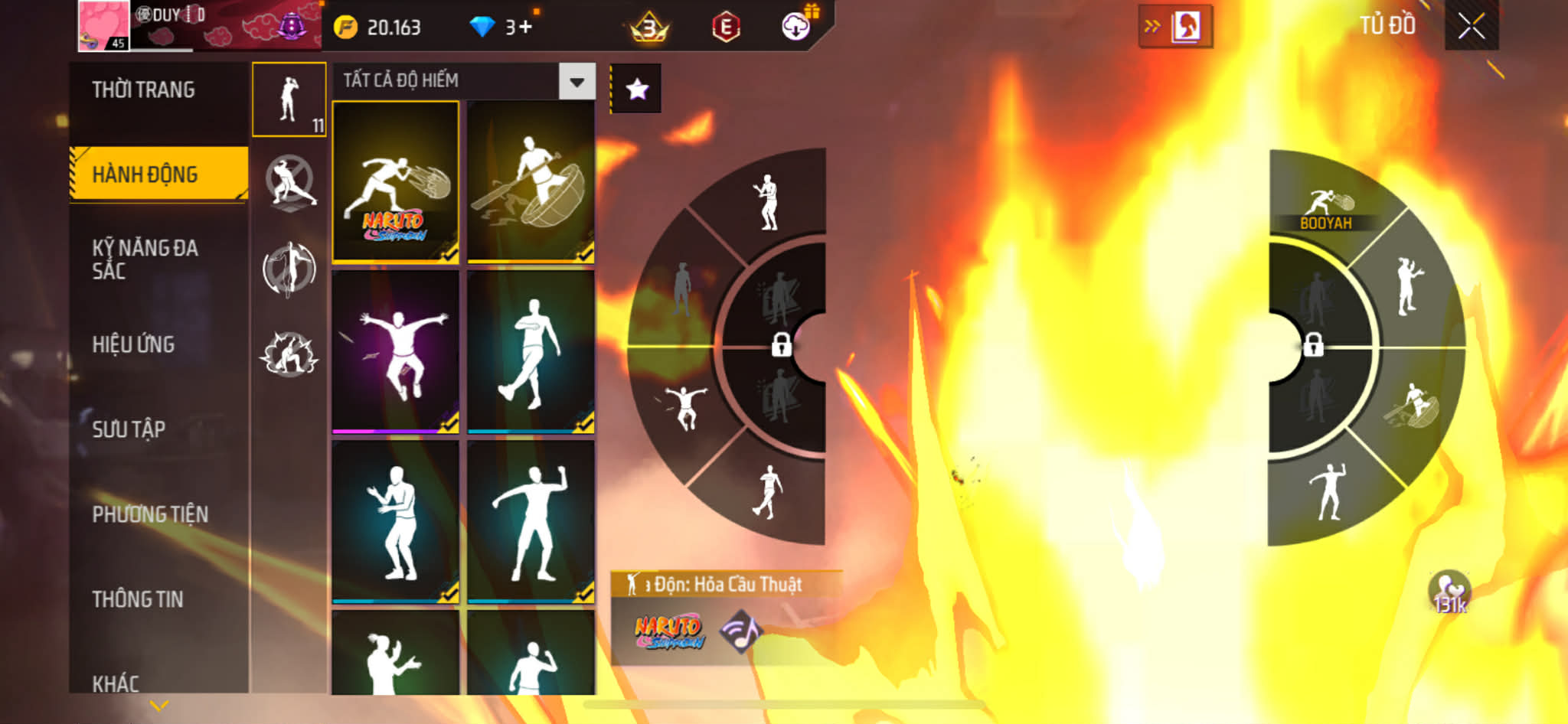Open the diamond top-up plus button
The image size is (1568, 724).
point(524,28)
